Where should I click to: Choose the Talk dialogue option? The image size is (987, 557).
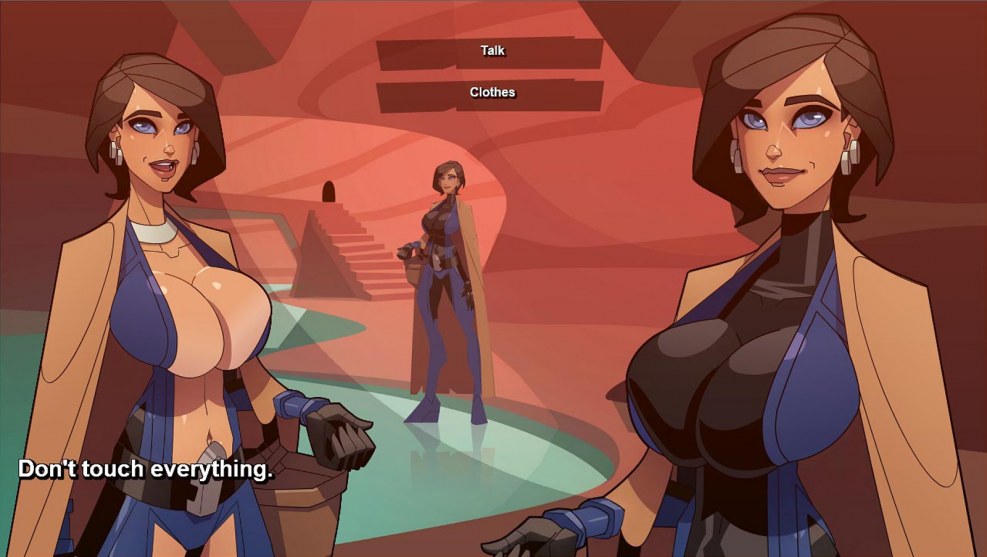491,51
